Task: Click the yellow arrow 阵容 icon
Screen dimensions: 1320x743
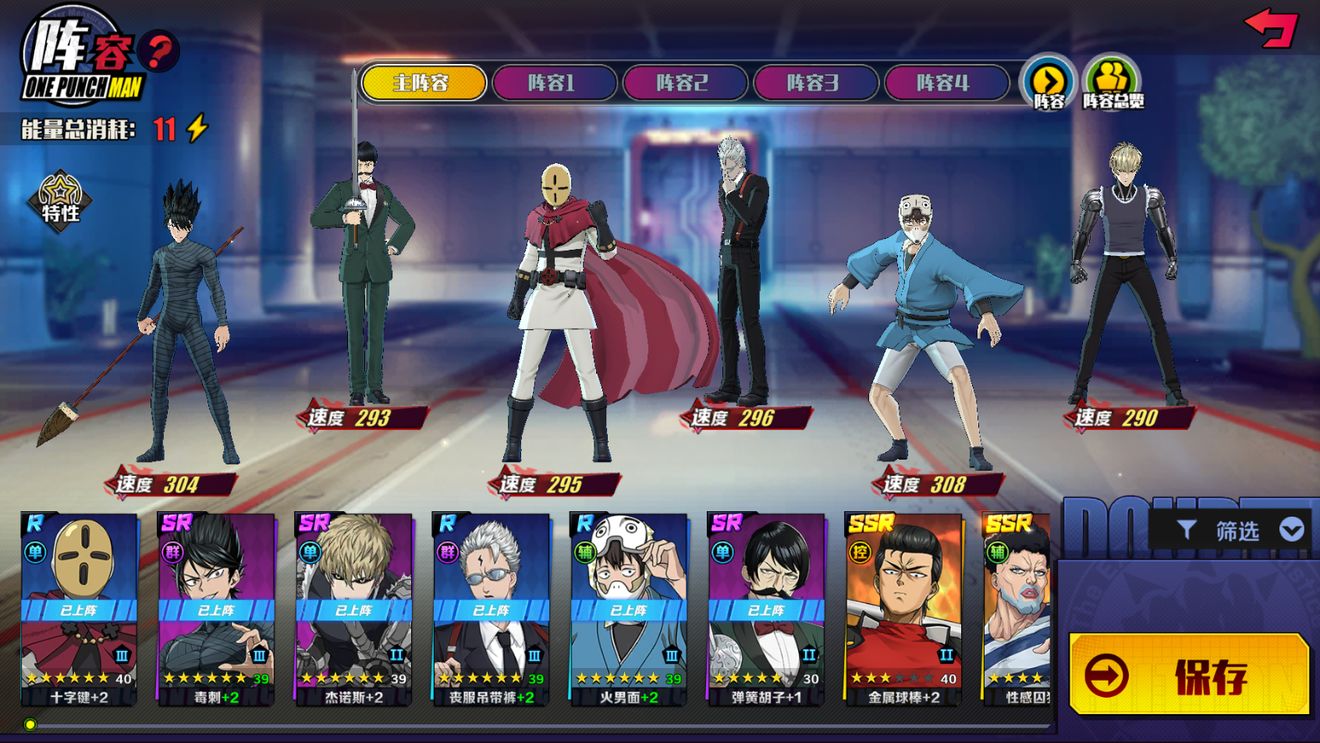Action: pyautogui.click(x=1048, y=82)
